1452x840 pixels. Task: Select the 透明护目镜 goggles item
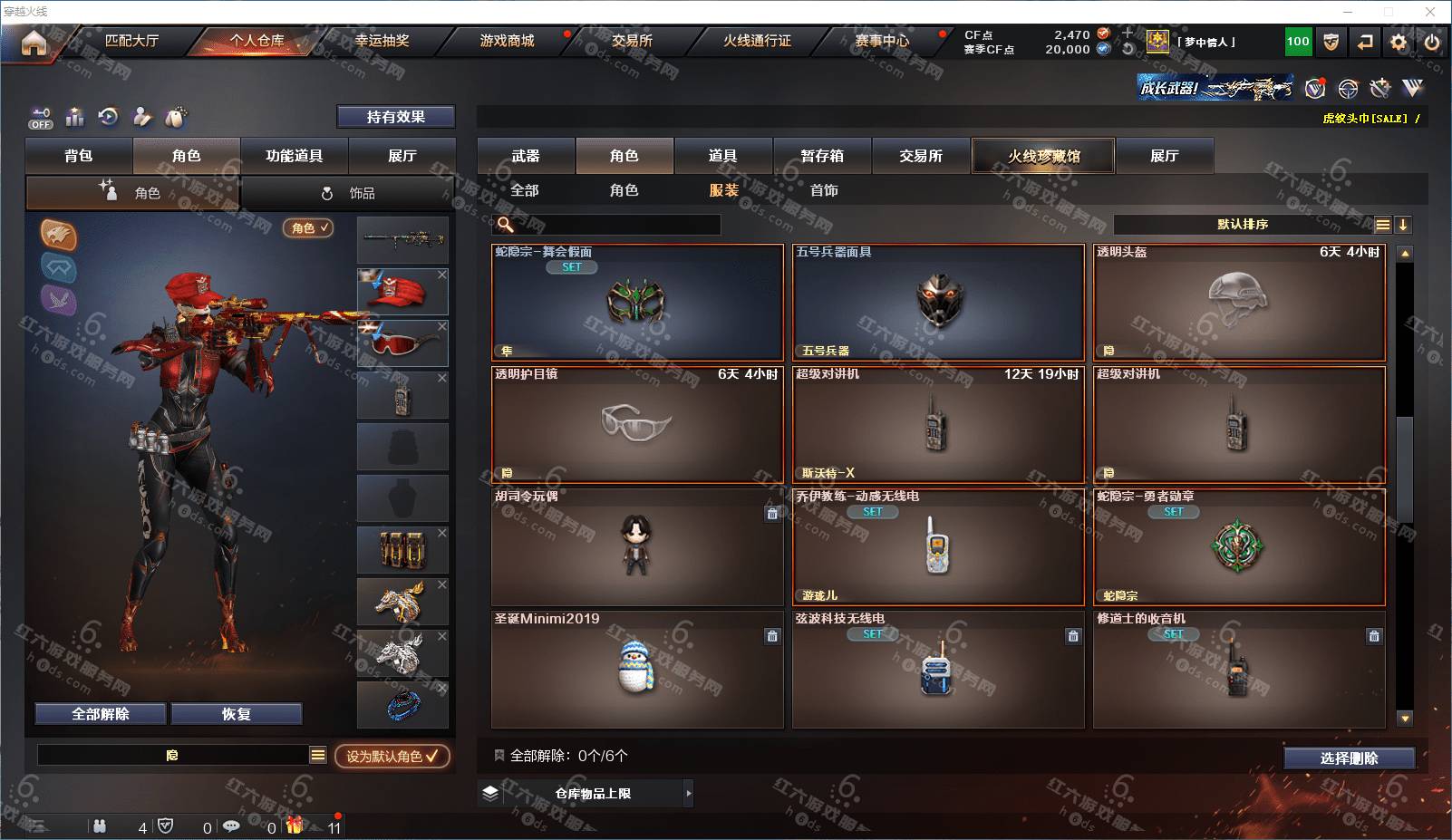coord(637,424)
